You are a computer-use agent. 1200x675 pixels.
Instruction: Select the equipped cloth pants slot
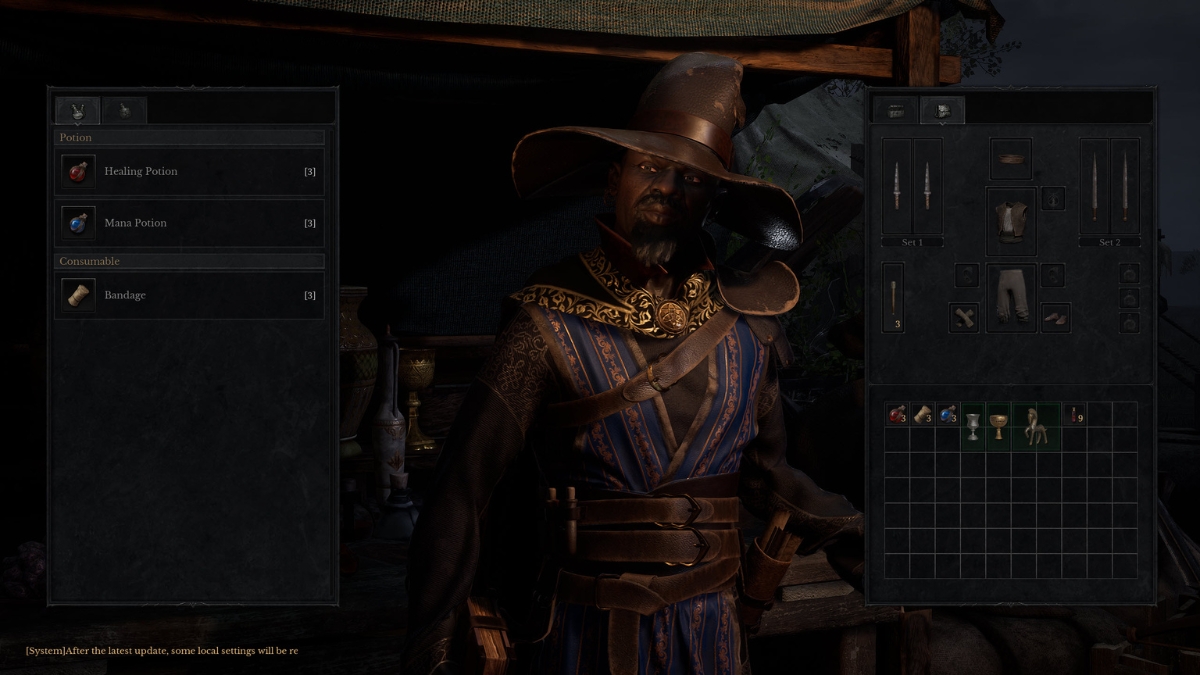tap(1010, 297)
